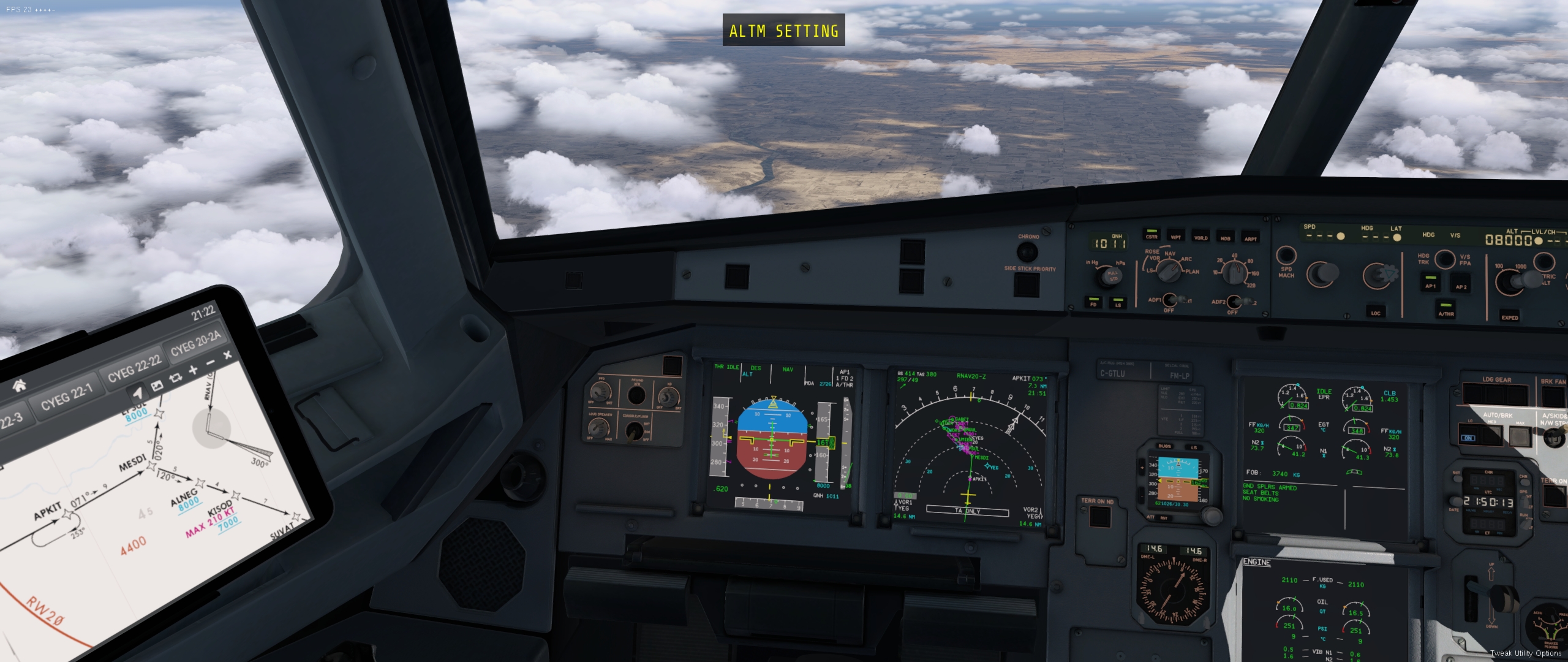The image size is (1568, 662).
Task: Enable the WPT waypoint display button
Action: (x=1176, y=236)
